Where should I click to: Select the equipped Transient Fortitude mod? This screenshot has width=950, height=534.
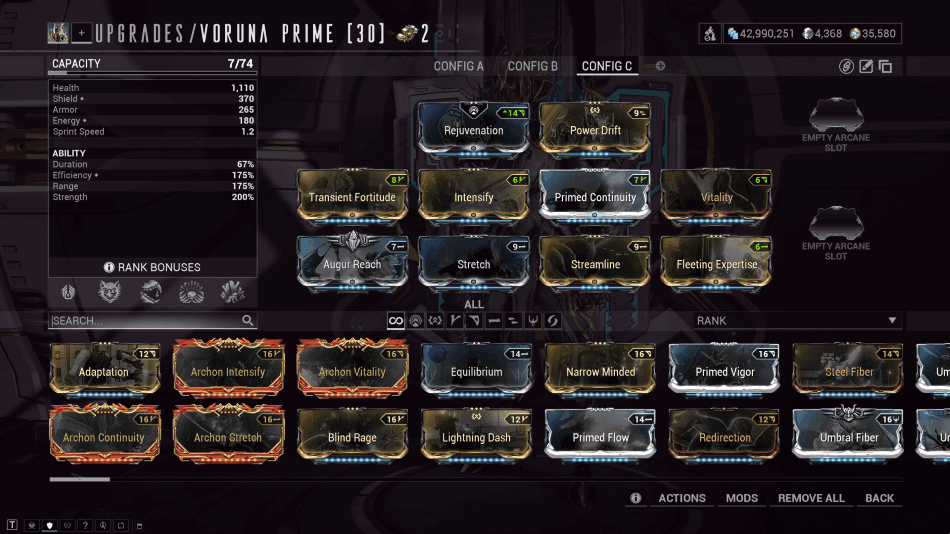352,196
